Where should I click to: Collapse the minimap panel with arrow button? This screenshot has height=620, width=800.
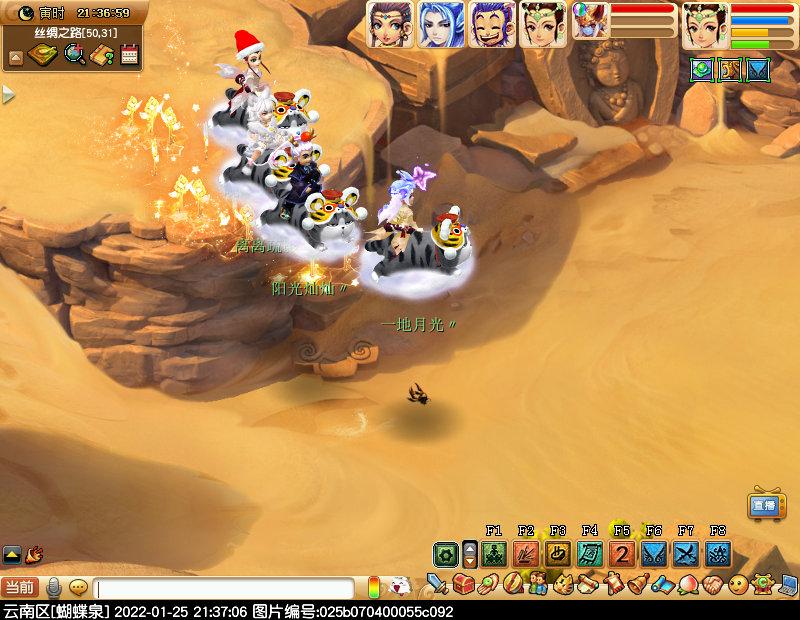16,57
